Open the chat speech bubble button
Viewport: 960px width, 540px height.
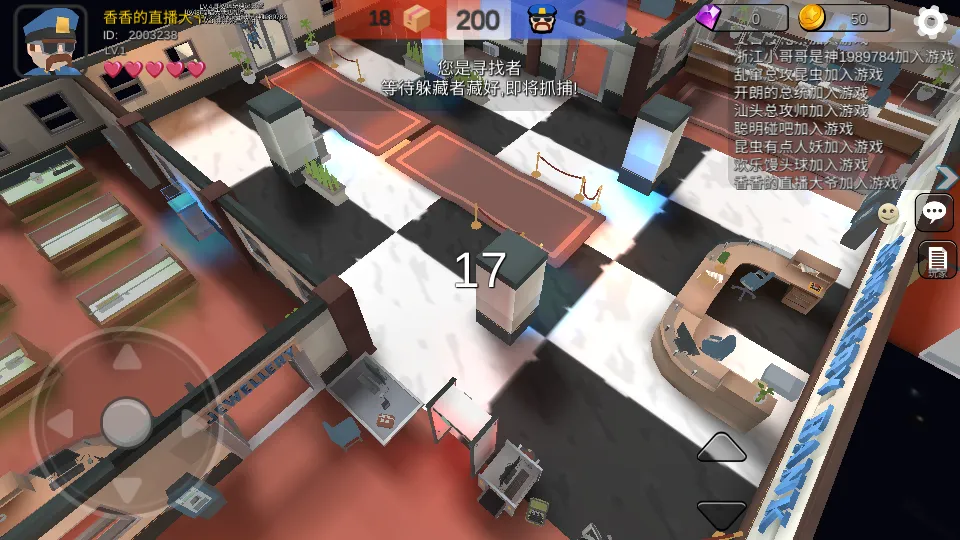pos(936,212)
